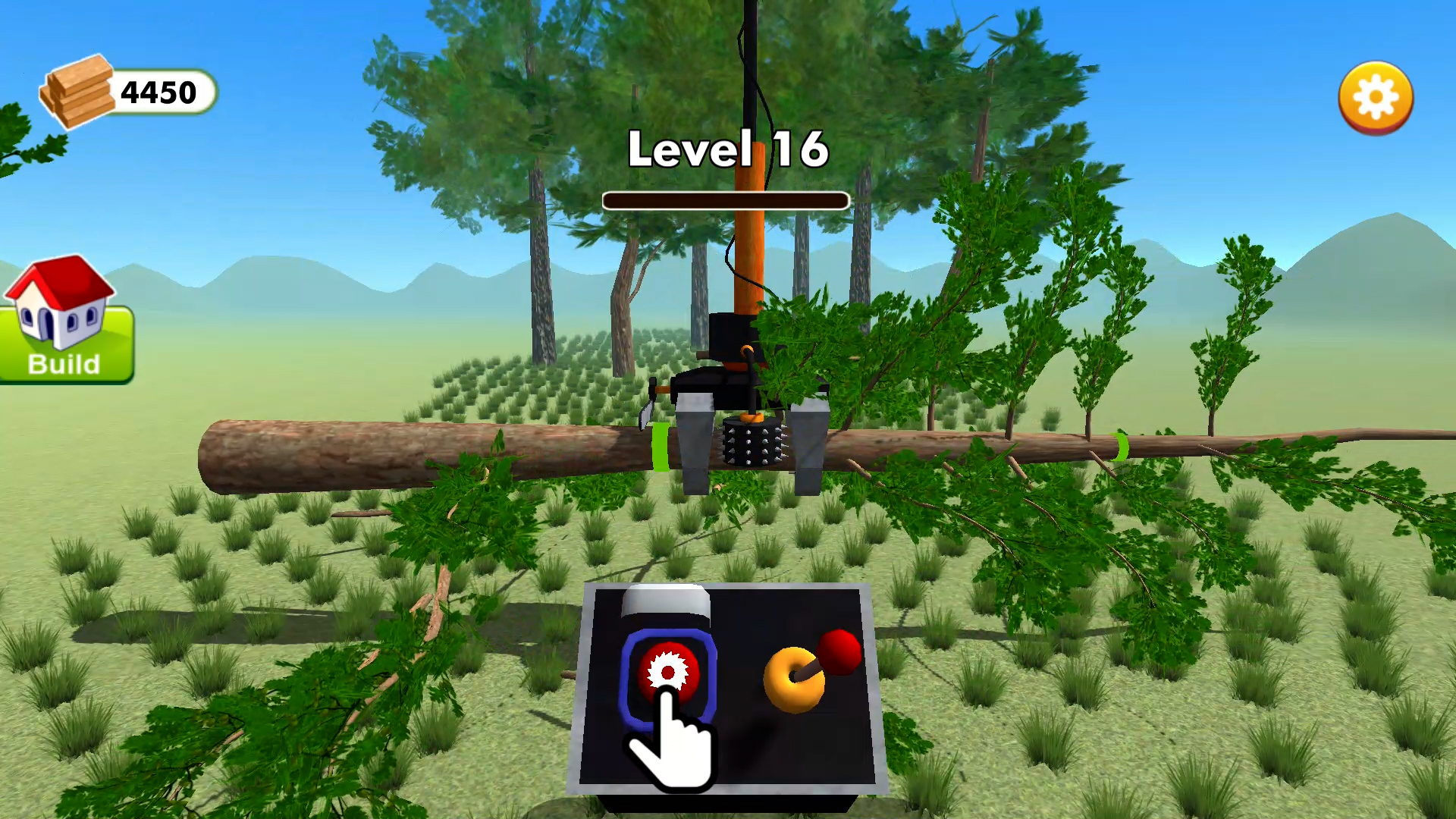Image resolution: width=1456 pixels, height=819 pixels.
Task: Tap the Level 16 title text
Action: coord(728,152)
